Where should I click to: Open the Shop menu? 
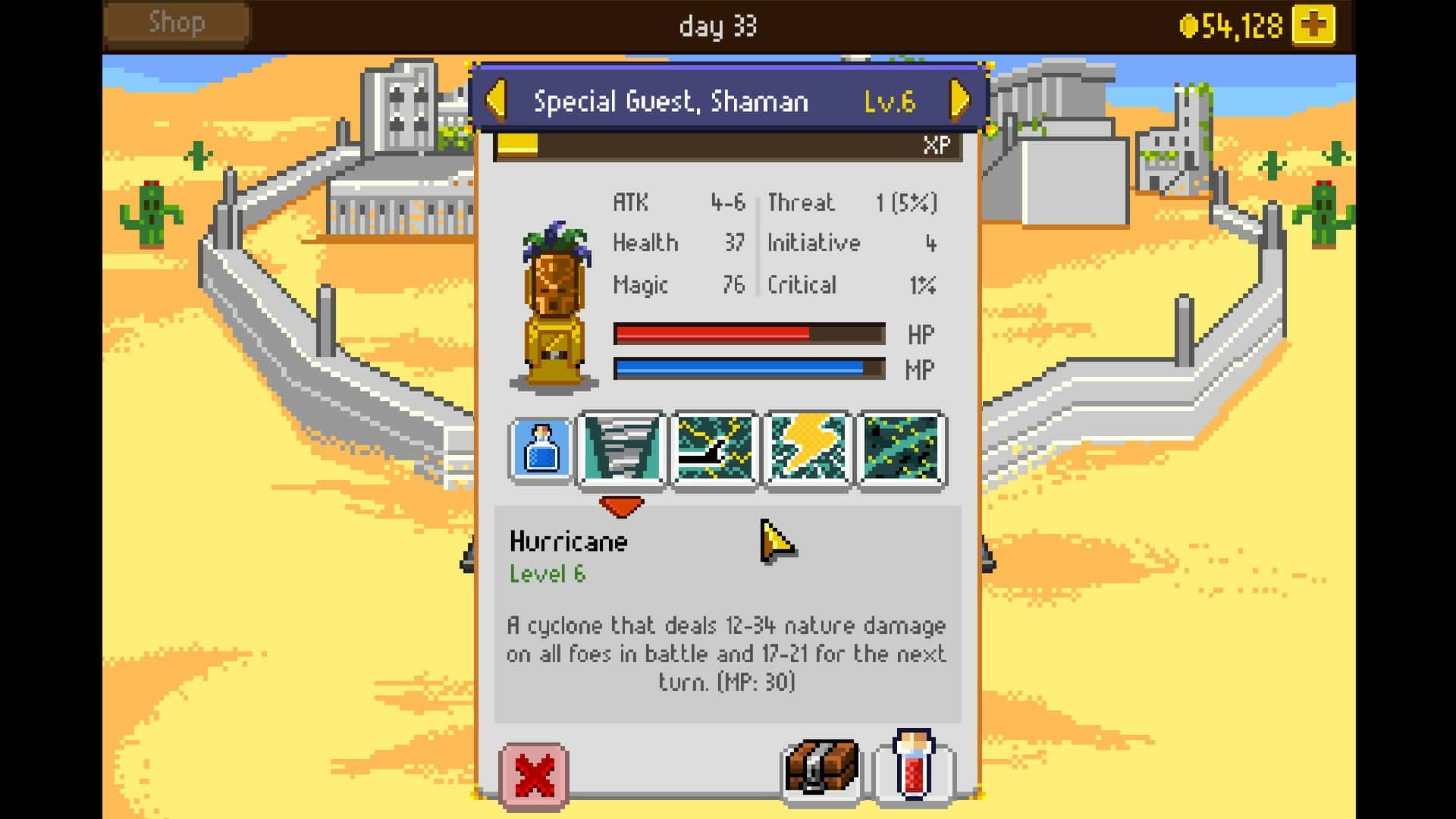pyautogui.click(x=176, y=23)
